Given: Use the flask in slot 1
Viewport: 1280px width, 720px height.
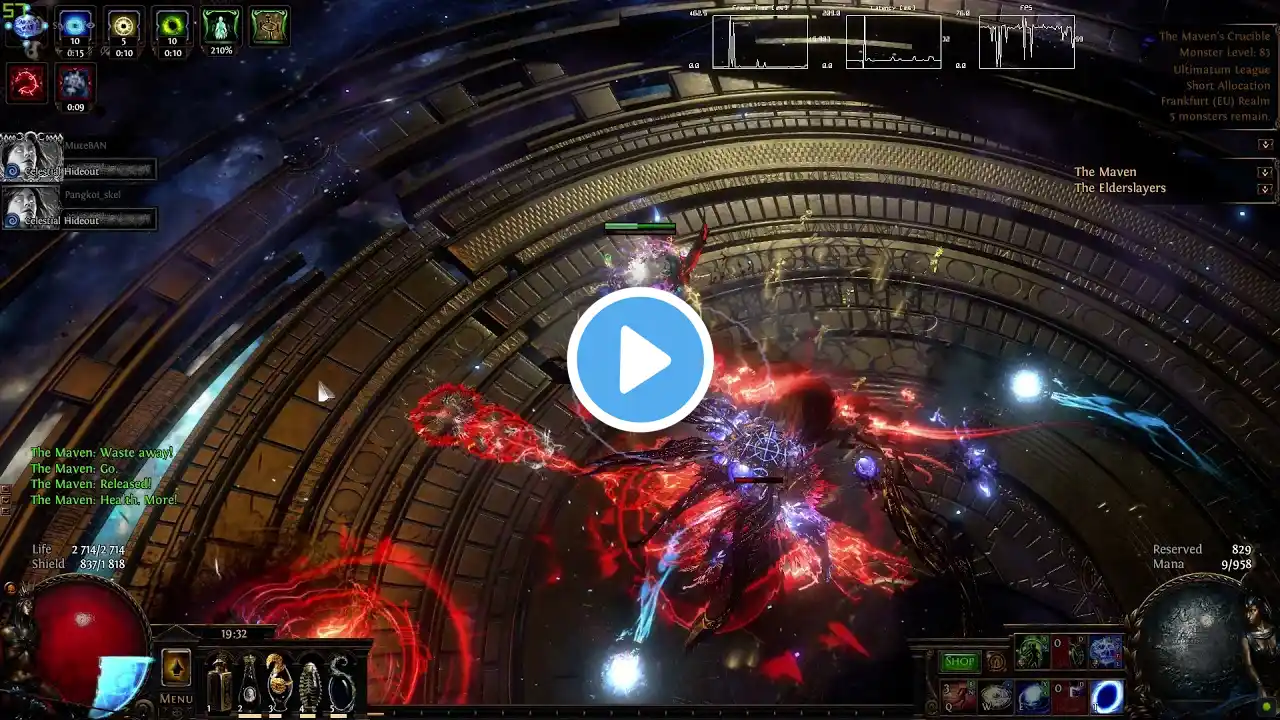Looking at the screenshot, I should coord(219,683).
